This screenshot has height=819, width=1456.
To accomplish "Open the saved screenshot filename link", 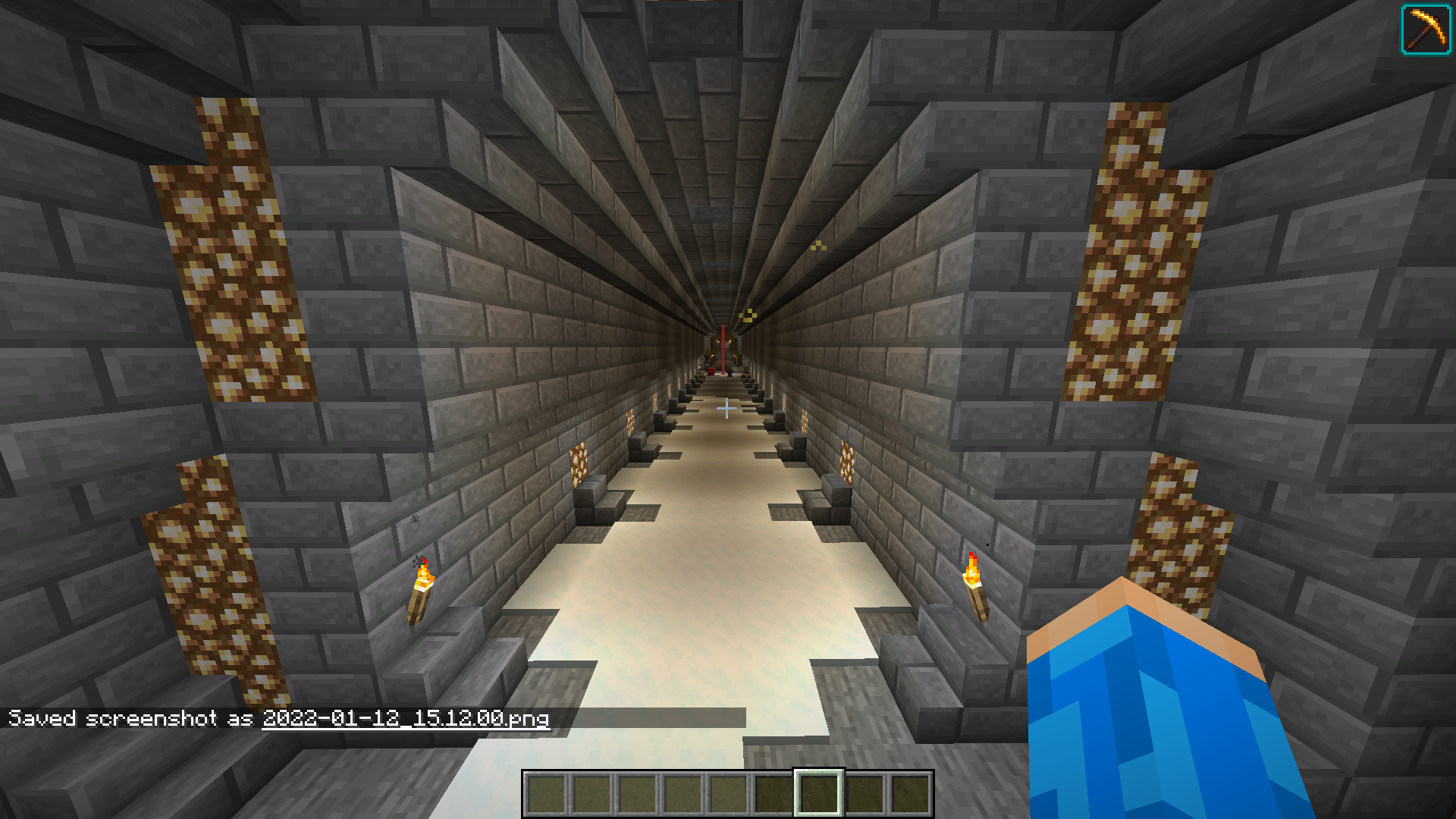I will pyautogui.click(x=406, y=718).
